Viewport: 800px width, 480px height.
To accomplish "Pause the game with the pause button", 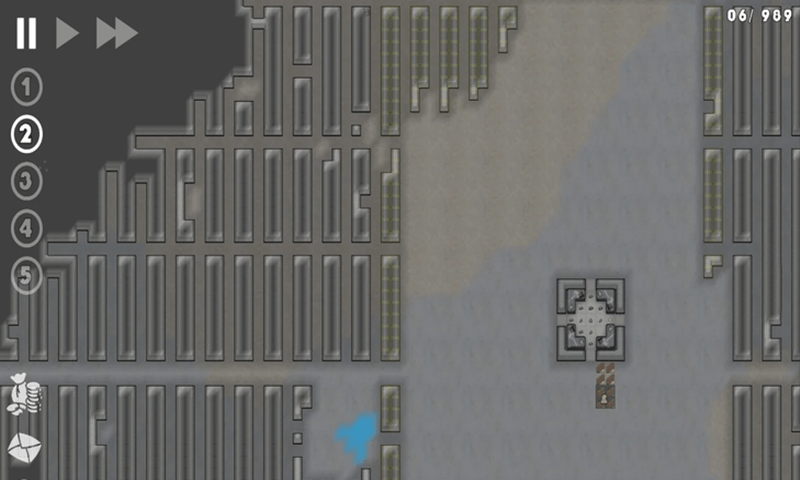I will coord(26,33).
